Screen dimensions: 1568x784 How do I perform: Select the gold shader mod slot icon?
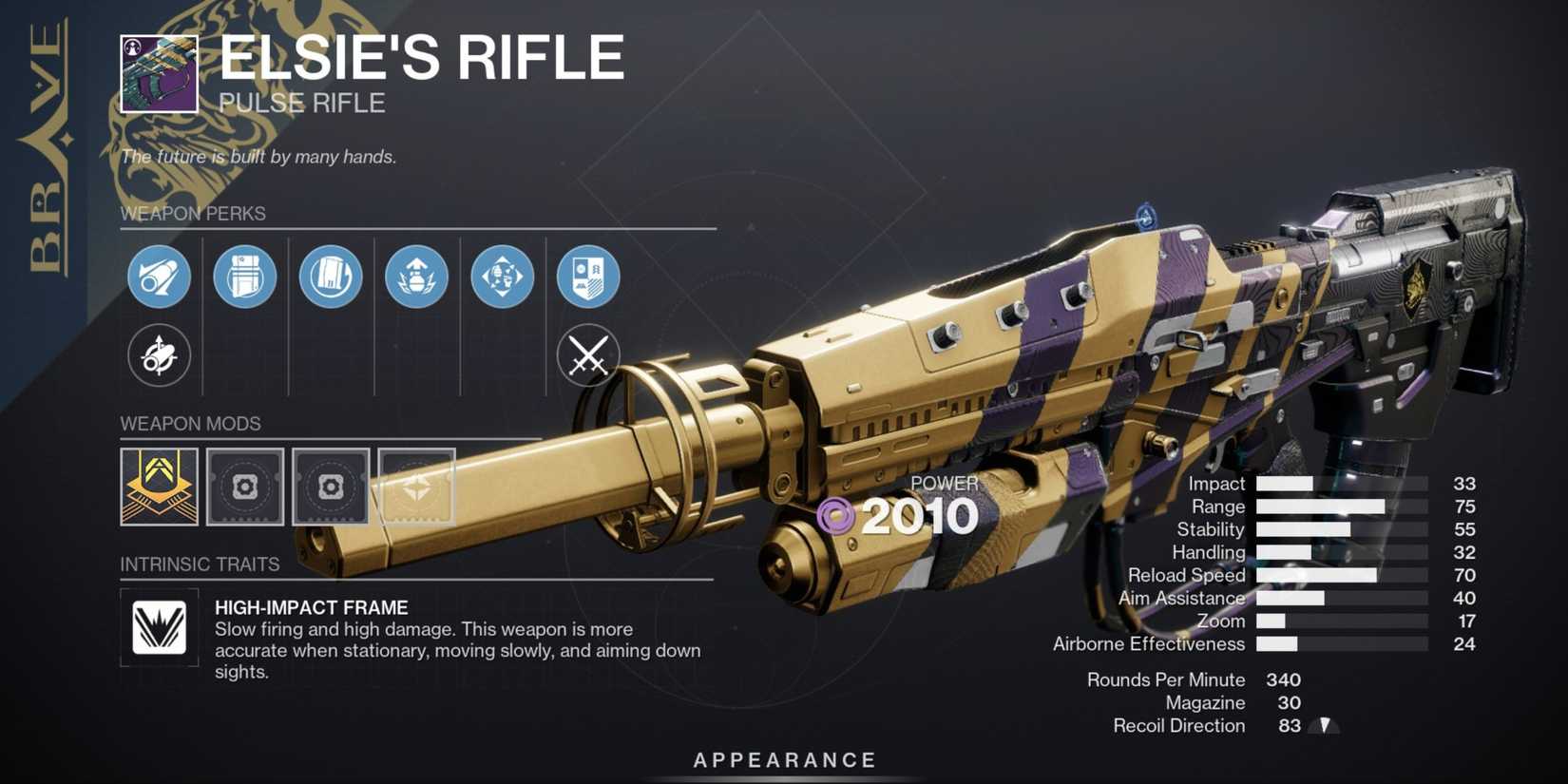pyautogui.click(x=160, y=488)
